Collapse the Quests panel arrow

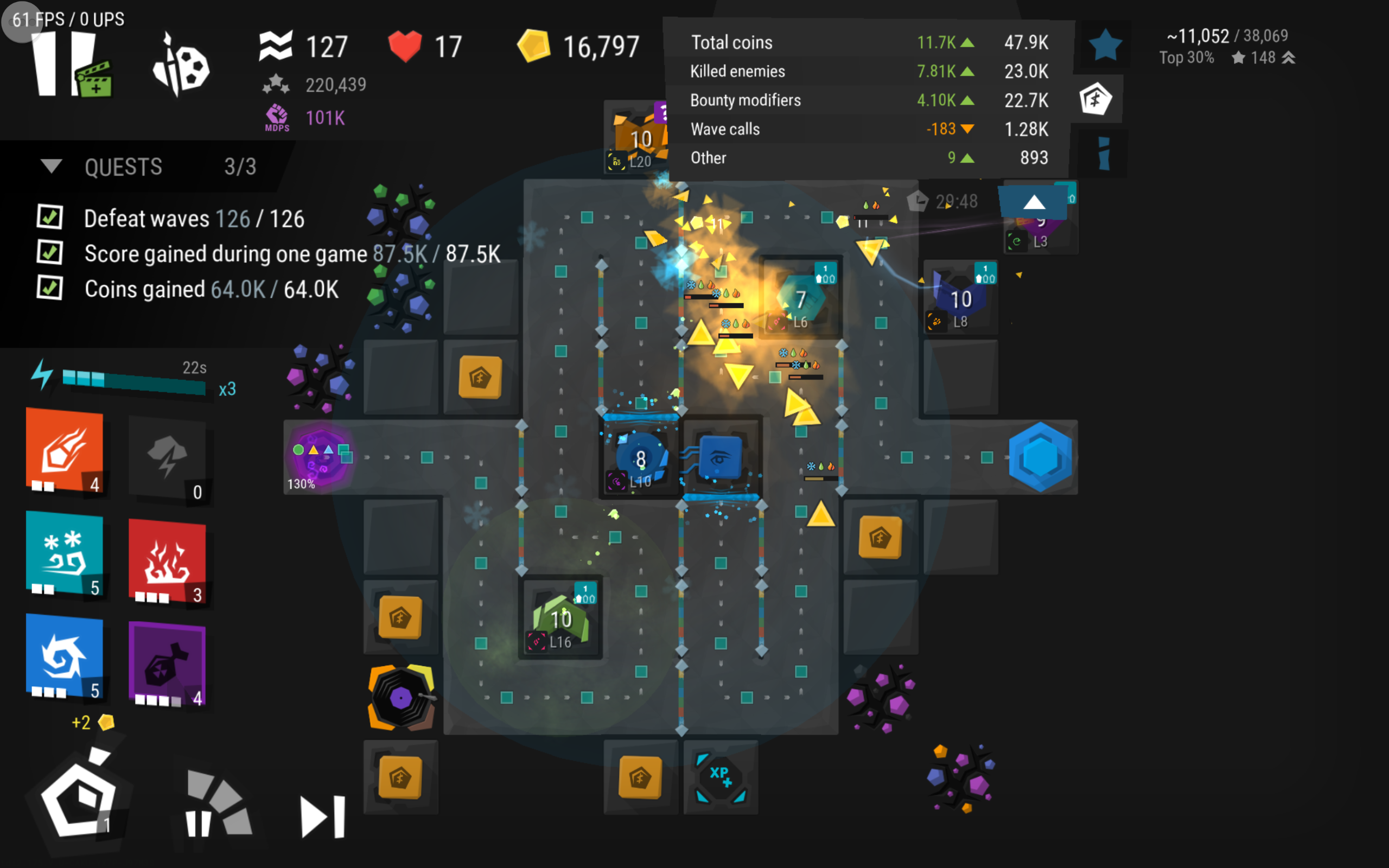tap(51, 167)
